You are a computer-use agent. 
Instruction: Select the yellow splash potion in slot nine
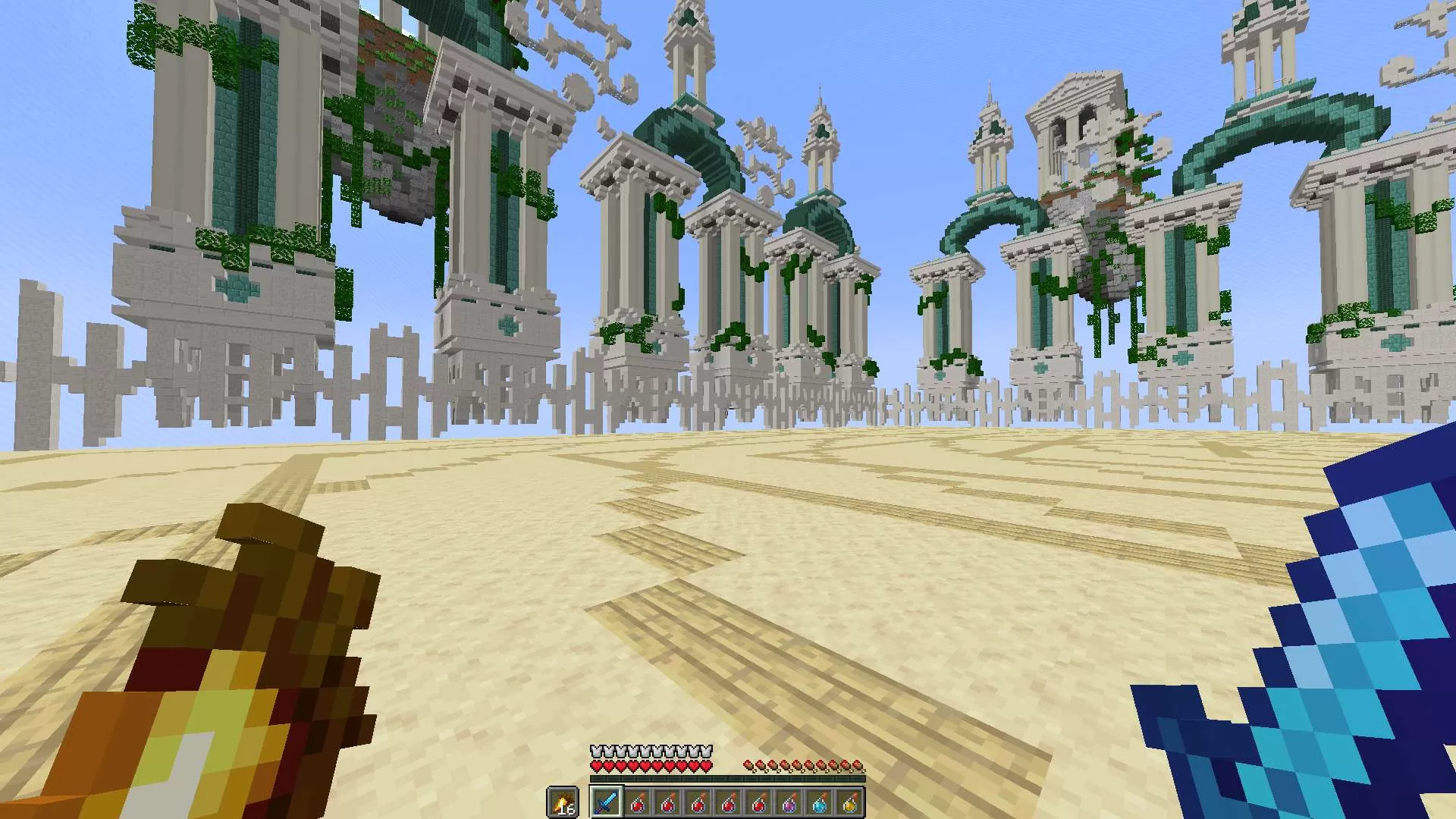tap(849, 802)
